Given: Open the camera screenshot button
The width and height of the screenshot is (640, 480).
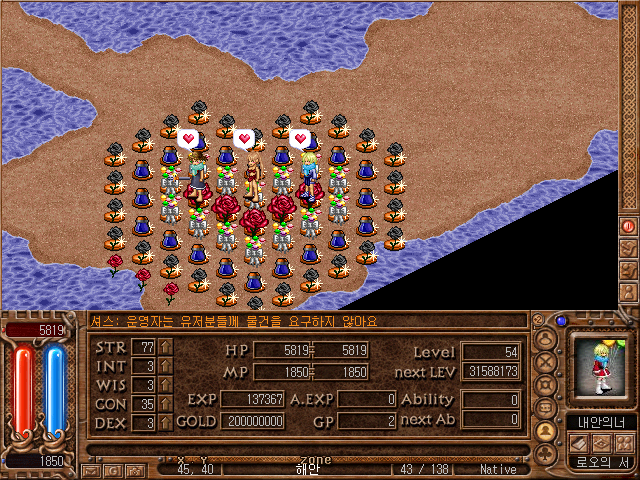Looking at the screenshot, I should [133, 469].
